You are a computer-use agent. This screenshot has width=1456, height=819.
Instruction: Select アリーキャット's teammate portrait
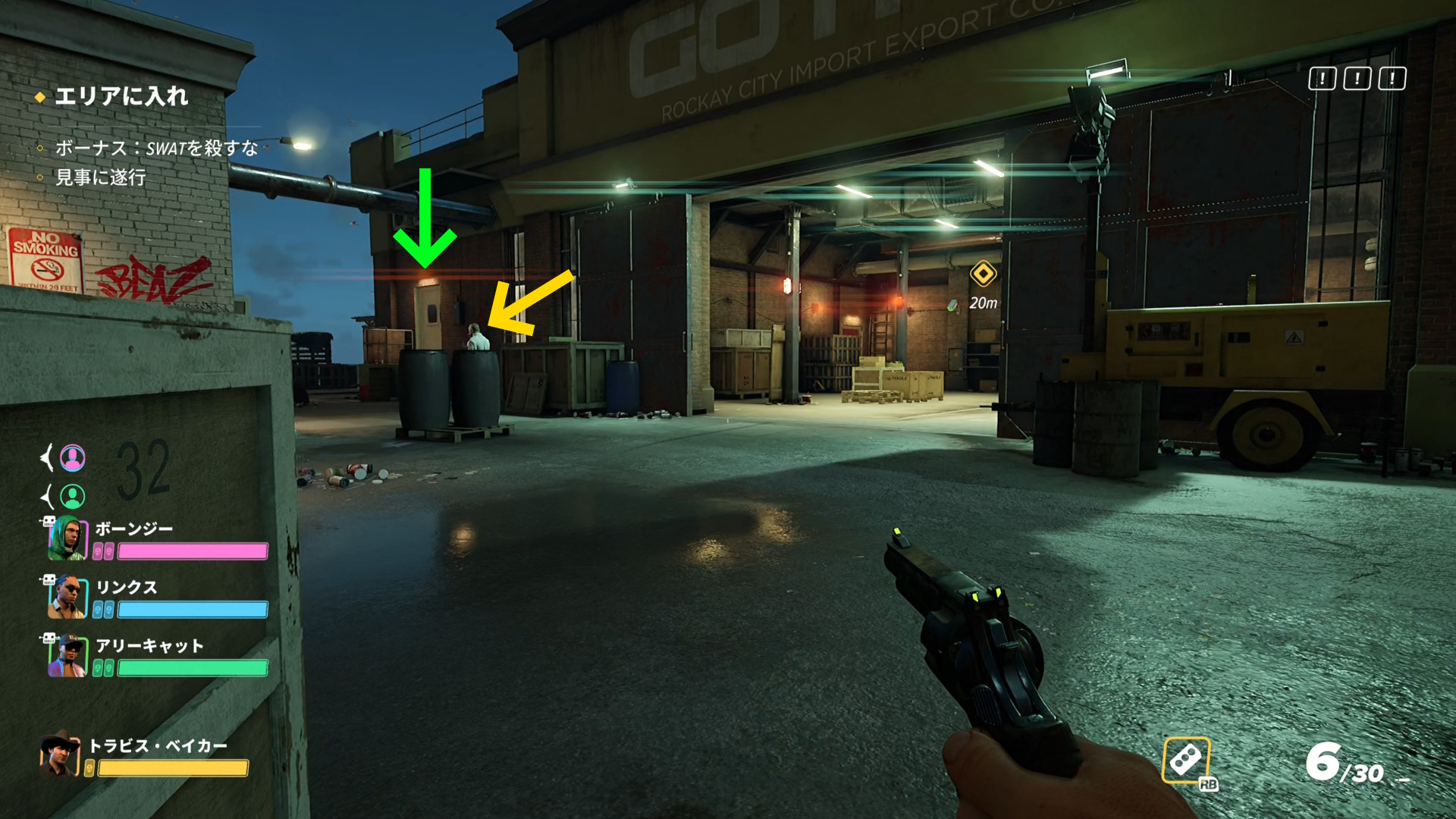[x=68, y=655]
